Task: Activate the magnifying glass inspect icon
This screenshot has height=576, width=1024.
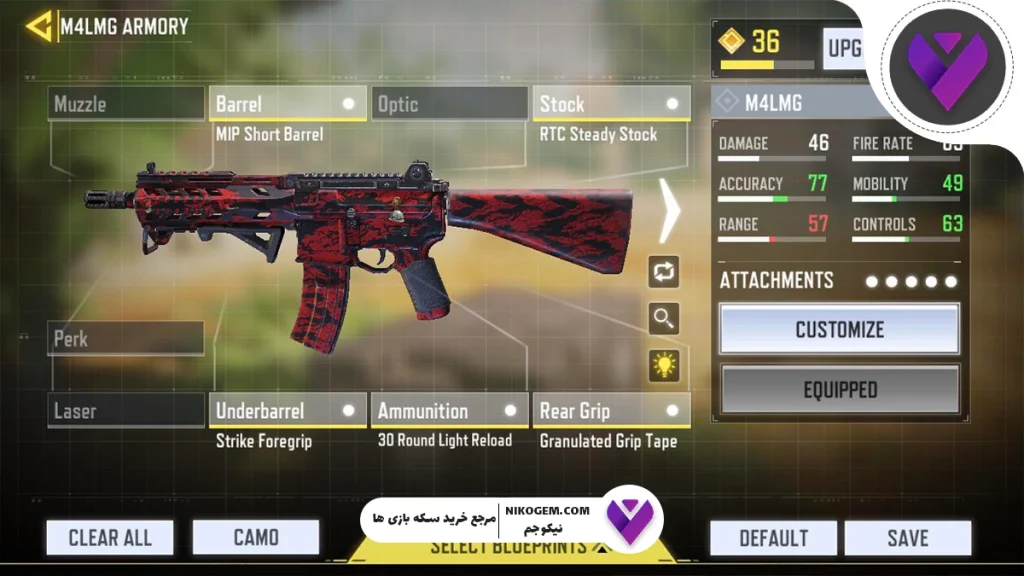Action: click(664, 318)
